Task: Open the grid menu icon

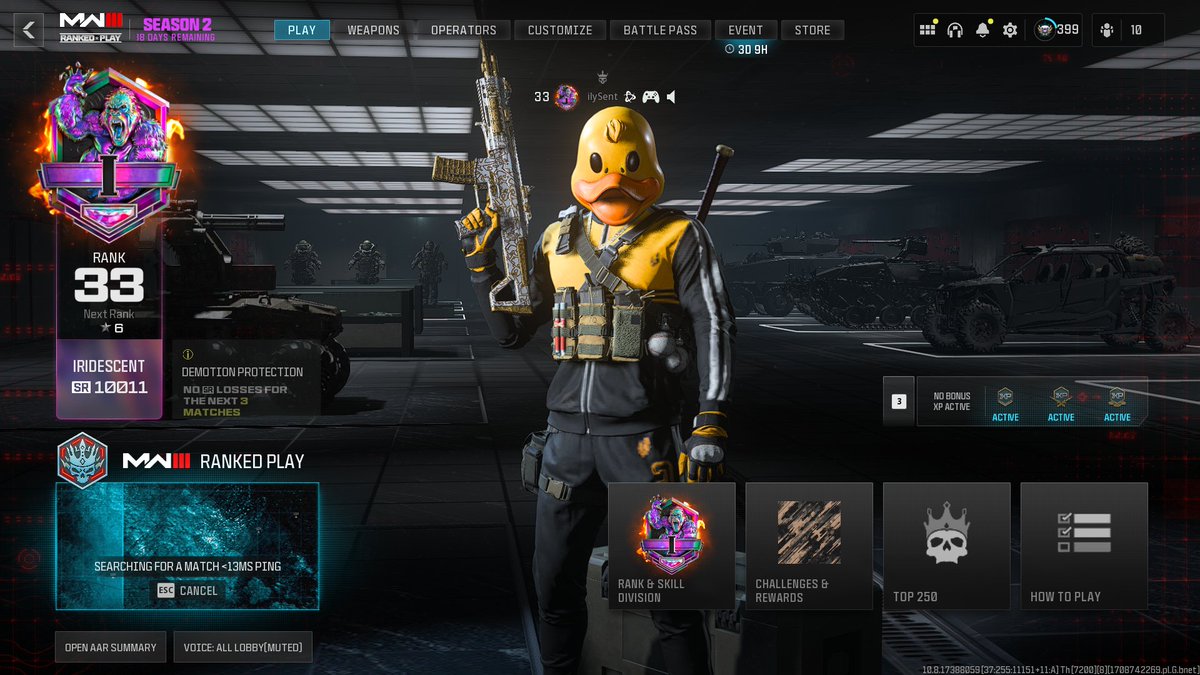Action: pyautogui.click(x=927, y=30)
